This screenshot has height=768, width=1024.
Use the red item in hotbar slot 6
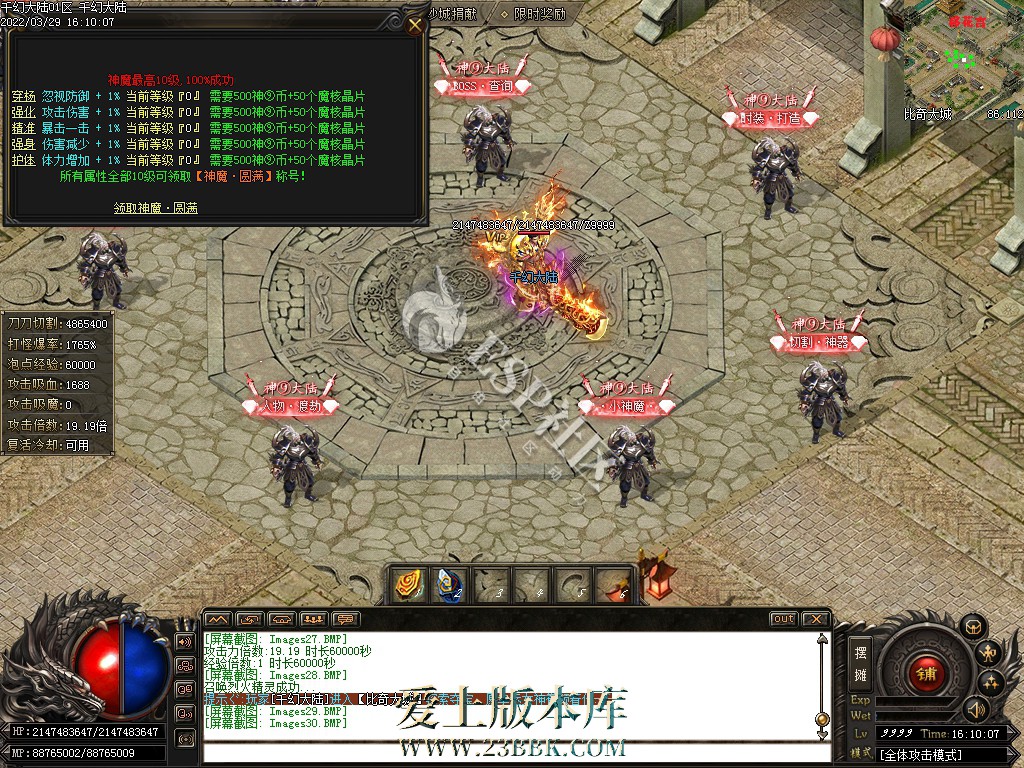[612, 585]
